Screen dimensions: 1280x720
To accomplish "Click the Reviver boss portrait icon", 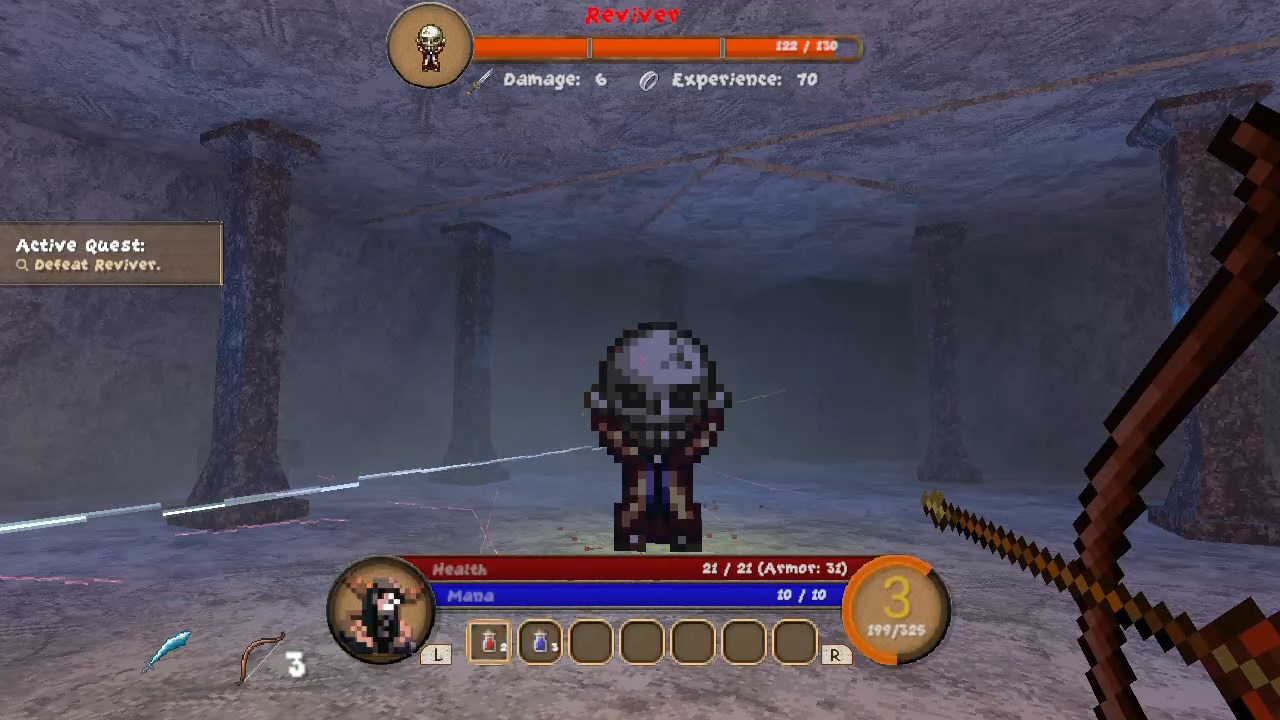I will click(x=430, y=44).
